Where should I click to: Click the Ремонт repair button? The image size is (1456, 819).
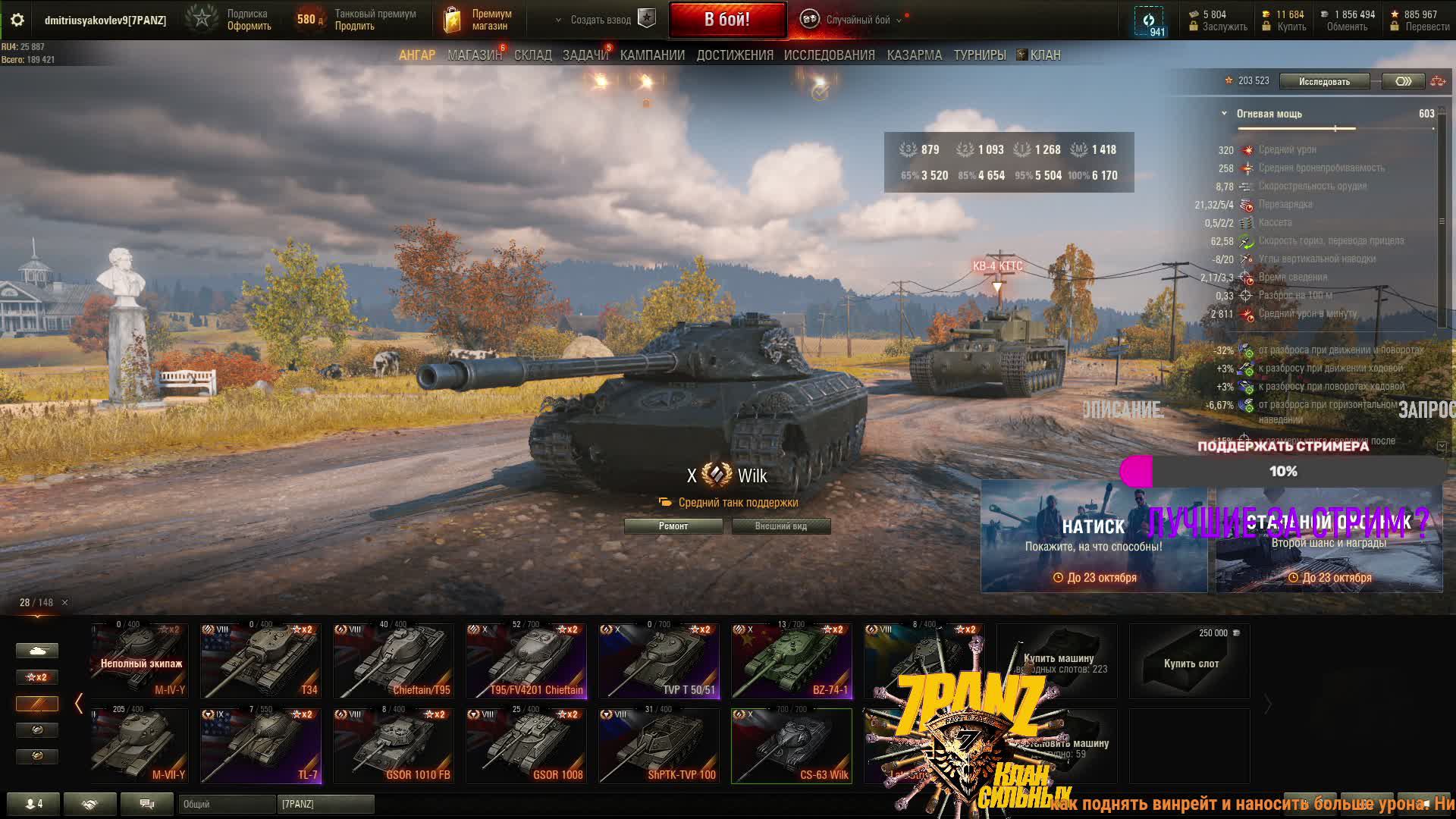673,526
